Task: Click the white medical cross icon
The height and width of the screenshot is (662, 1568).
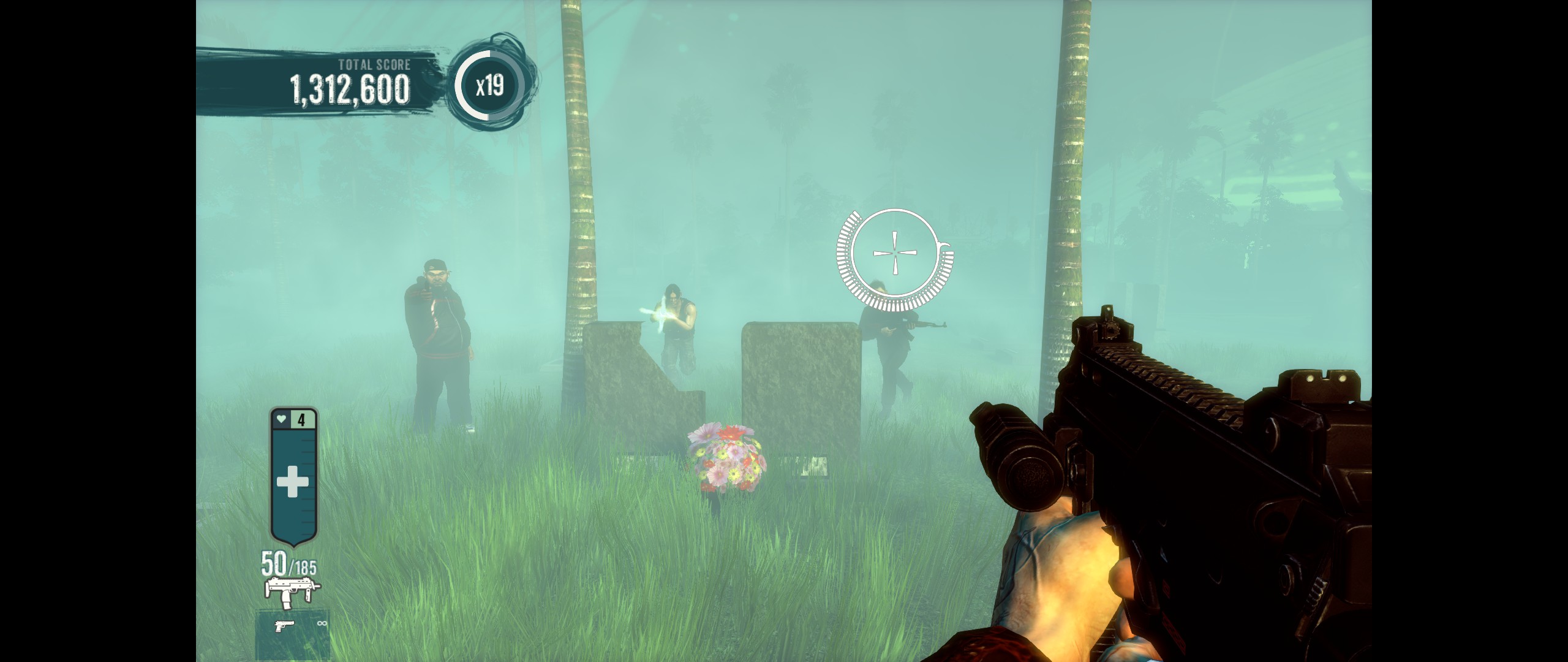Action: click(x=293, y=482)
